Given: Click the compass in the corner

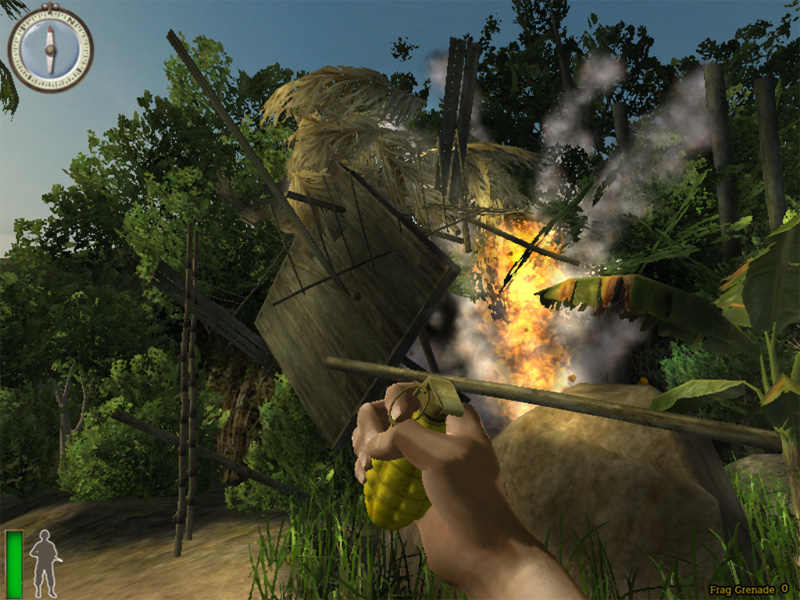Looking at the screenshot, I should [50, 48].
